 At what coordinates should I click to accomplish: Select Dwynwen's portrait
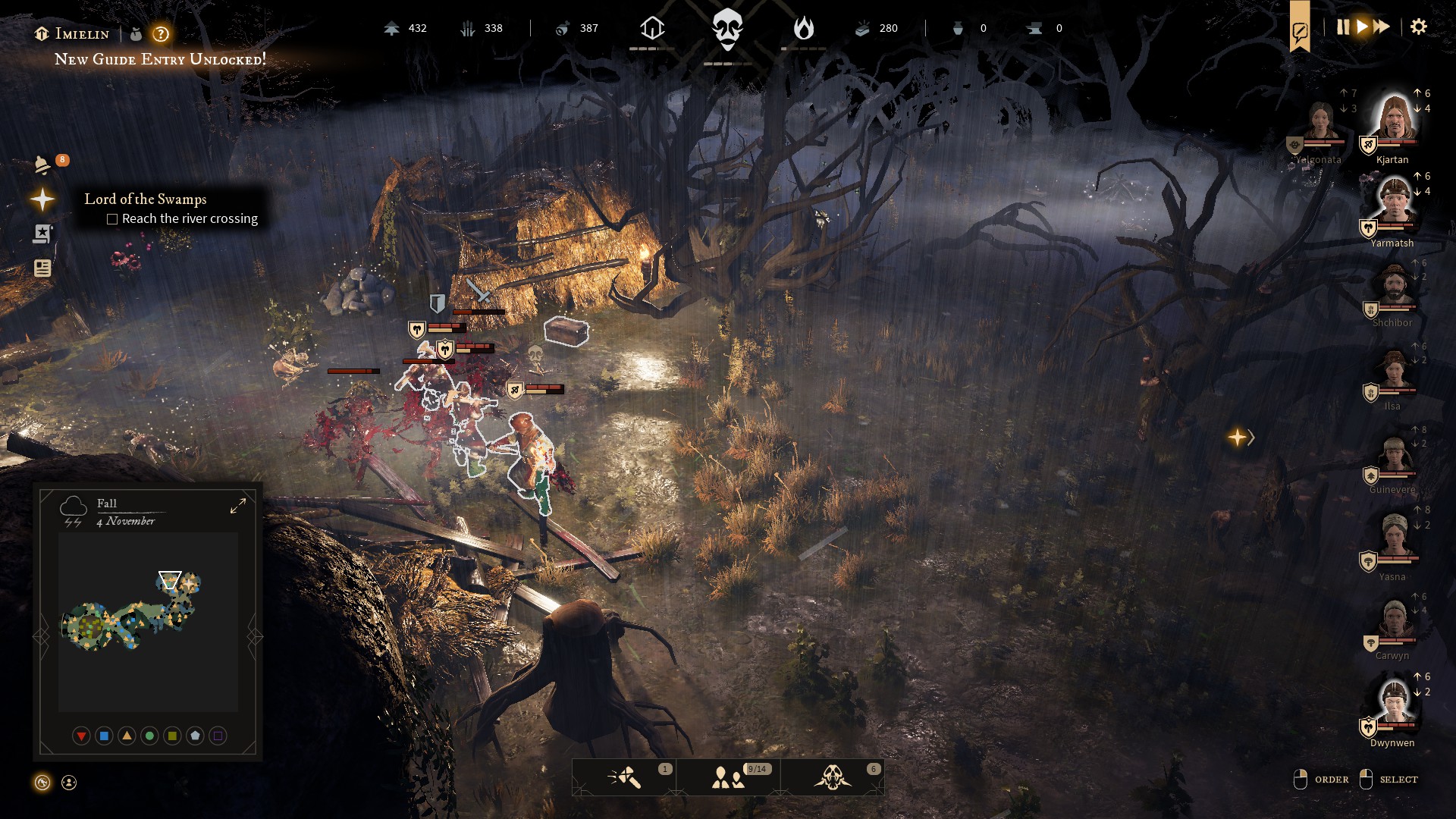point(1394,704)
